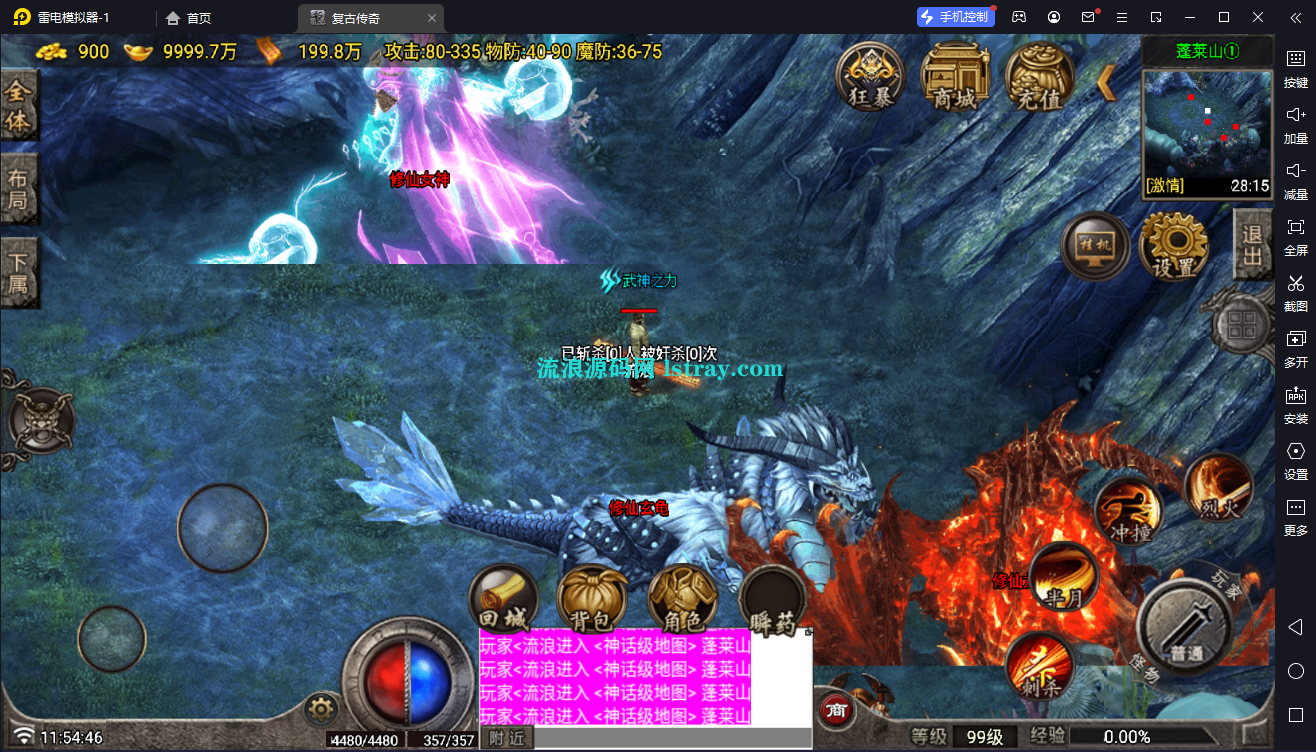Use the 瞬药 instant potion slot
1316x752 pixels.
tap(773, 602)
